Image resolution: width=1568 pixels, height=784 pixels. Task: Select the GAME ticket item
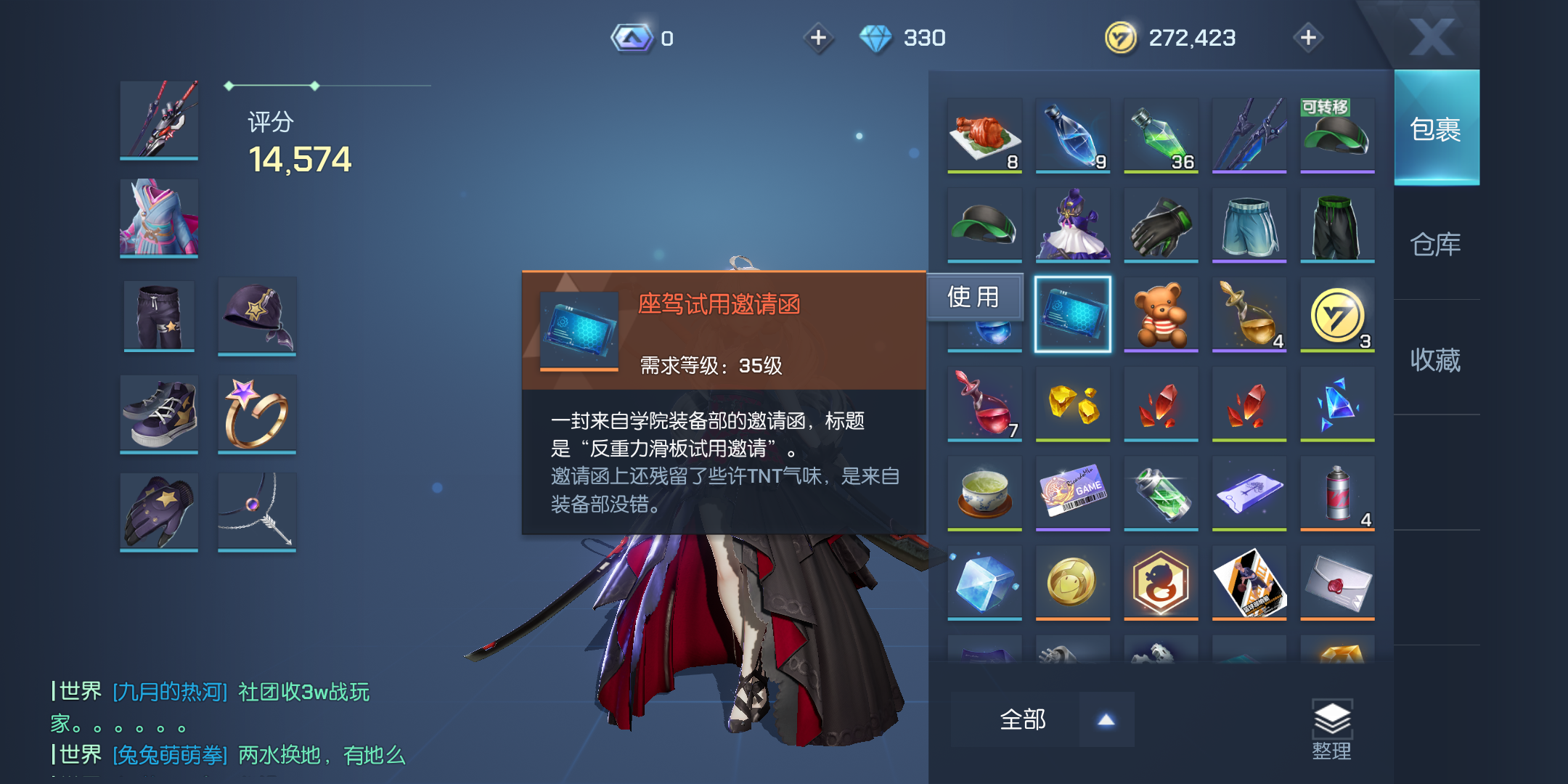(x=1073, y=494)
